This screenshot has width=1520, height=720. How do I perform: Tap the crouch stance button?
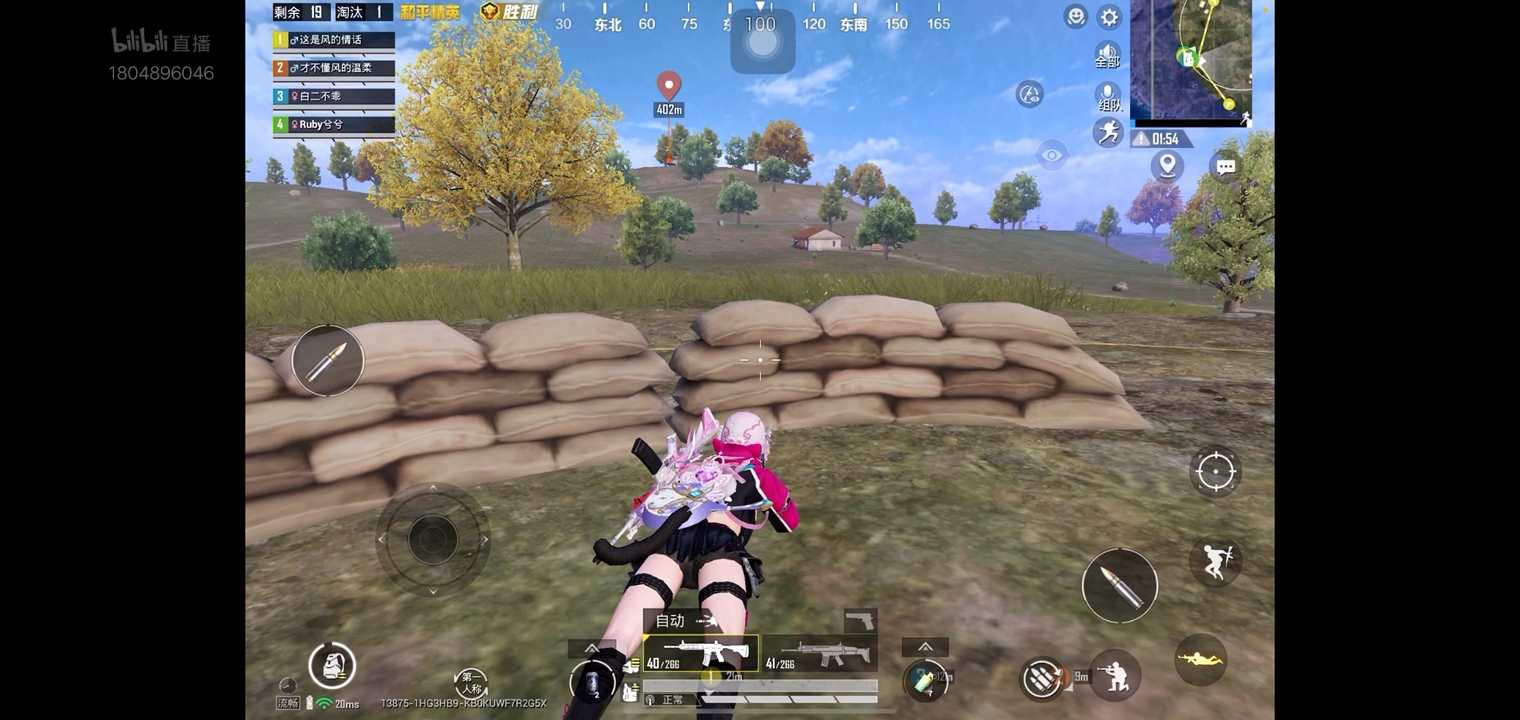coord(1115,677)
